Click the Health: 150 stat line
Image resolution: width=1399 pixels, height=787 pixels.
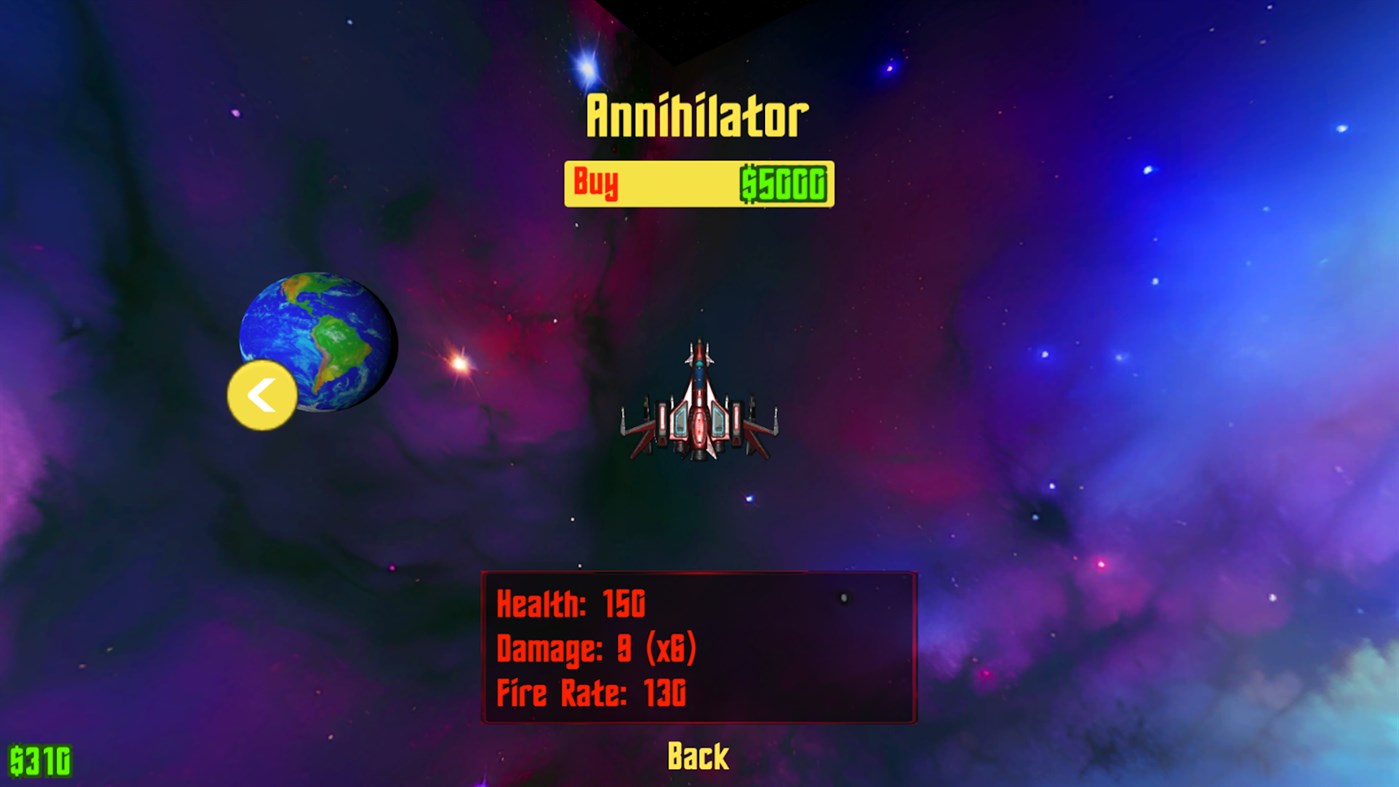[x=572, y=604]
